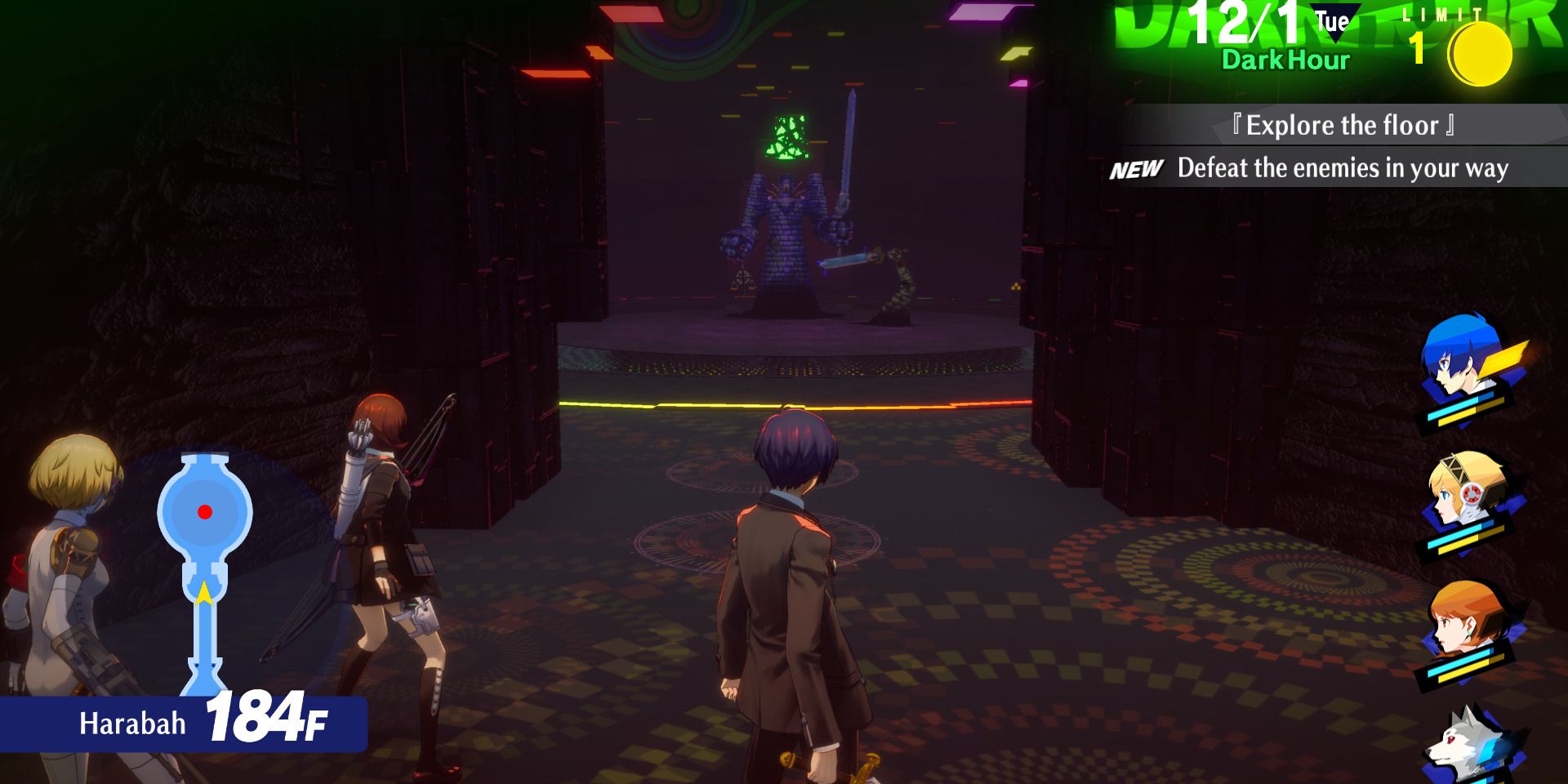1568x784 pixels.
Task: Open the Harabah floor label
Action: 131,722
